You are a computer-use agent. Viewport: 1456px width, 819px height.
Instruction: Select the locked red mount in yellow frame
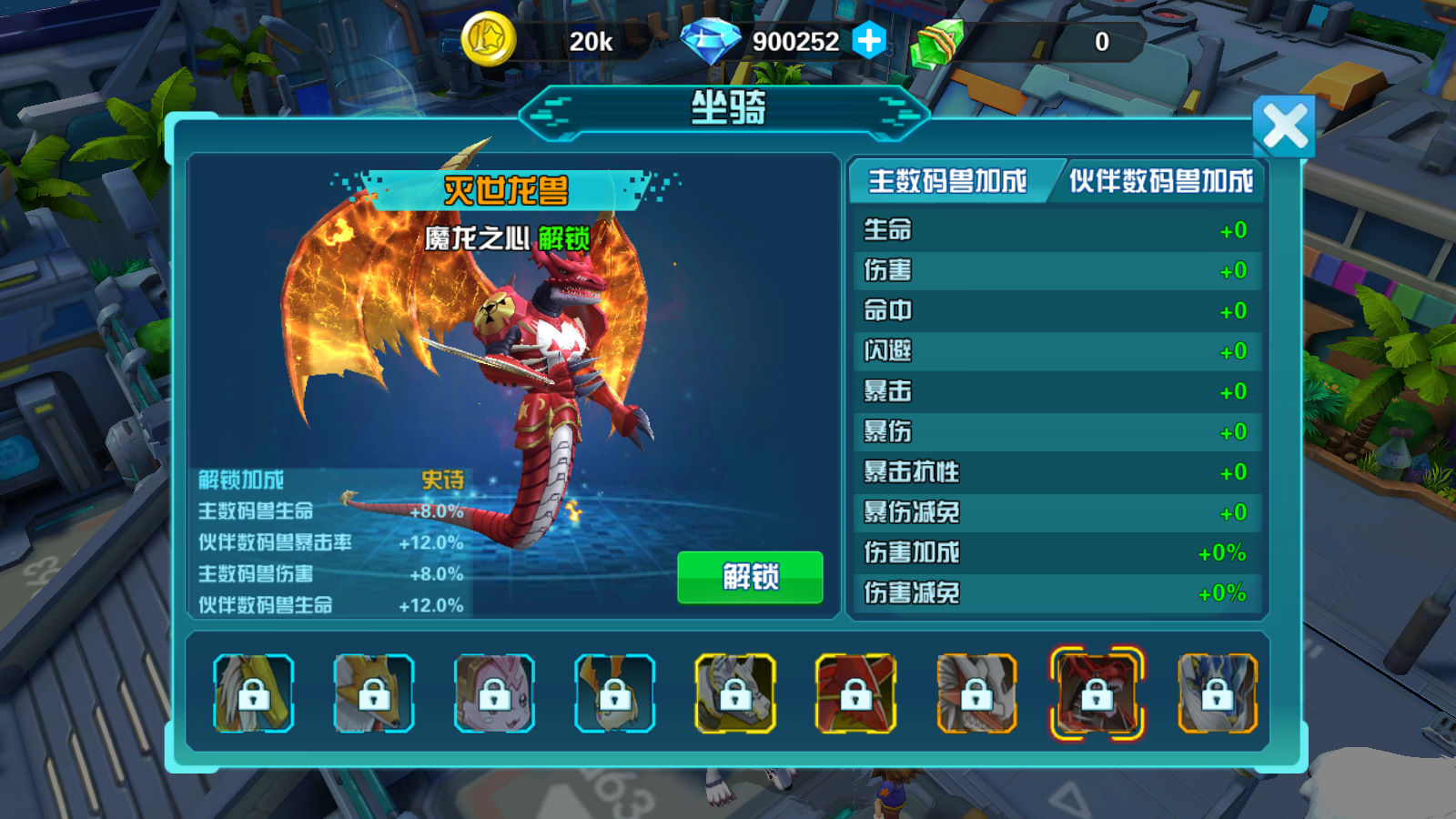tap(855, 693)
